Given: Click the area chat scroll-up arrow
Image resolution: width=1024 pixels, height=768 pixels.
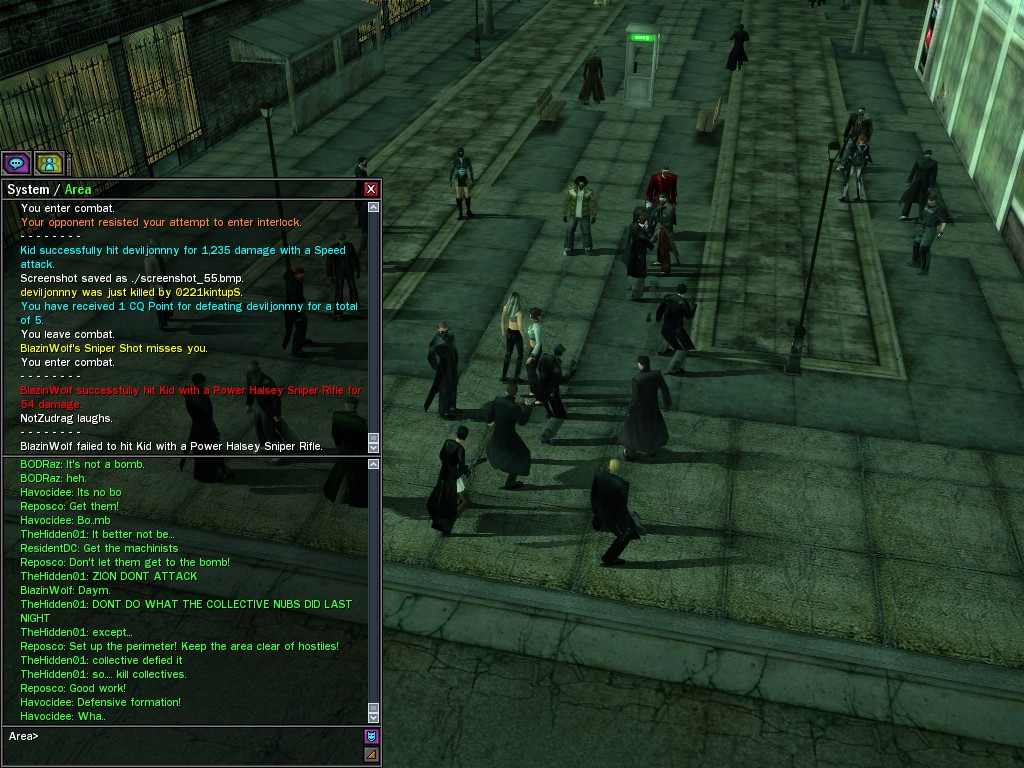Looking at the screenshot, I should 374,465.
